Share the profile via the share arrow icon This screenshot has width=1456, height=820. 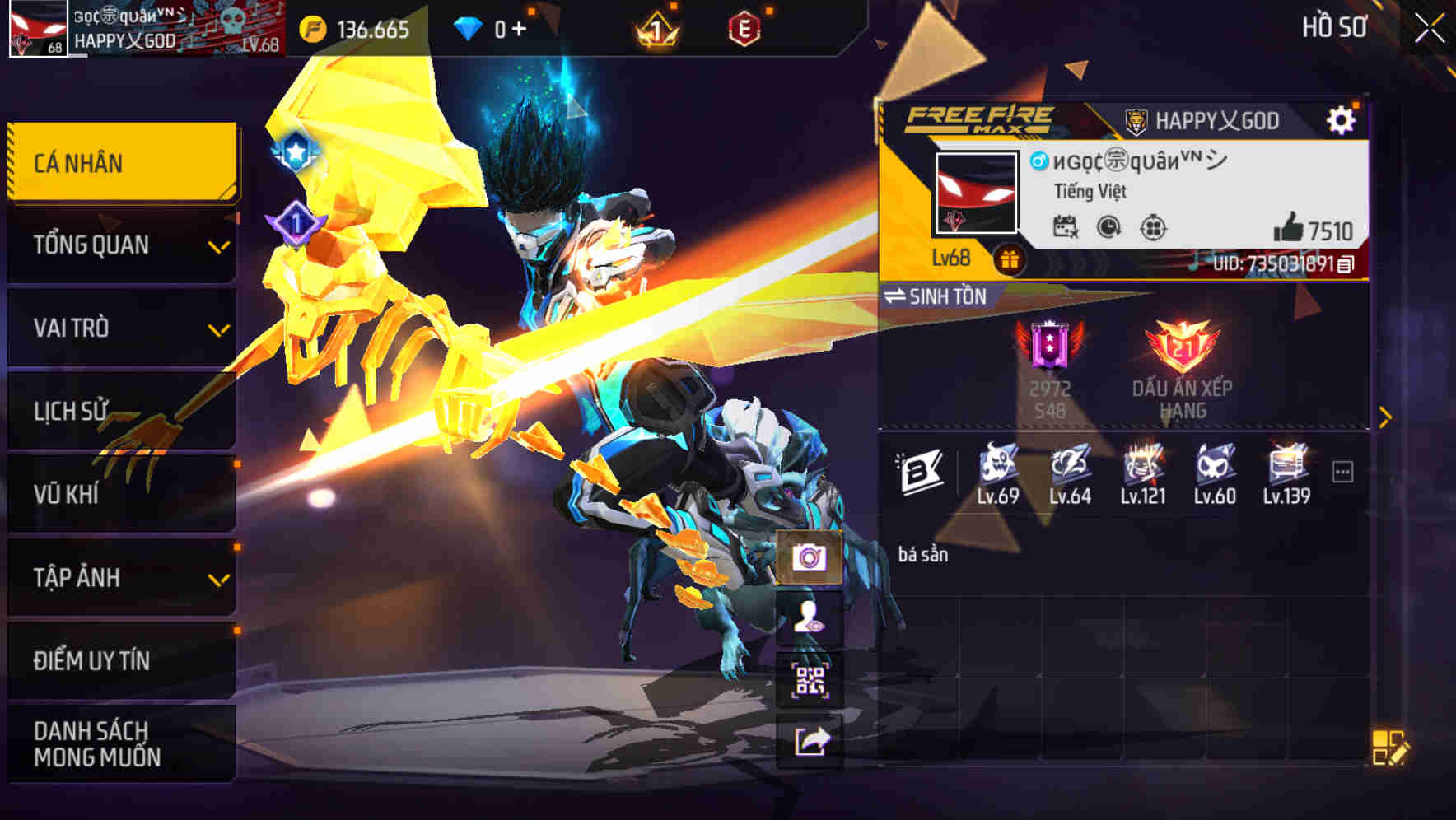point(810,741)
